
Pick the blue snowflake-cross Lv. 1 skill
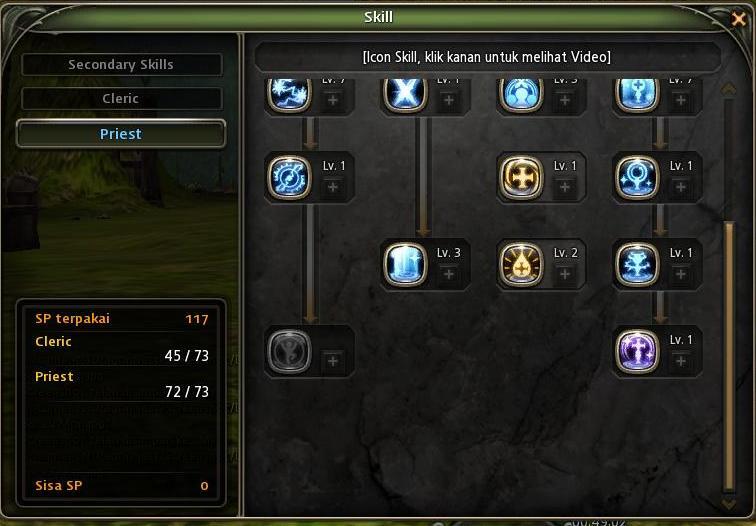click(x=637, y=265)
